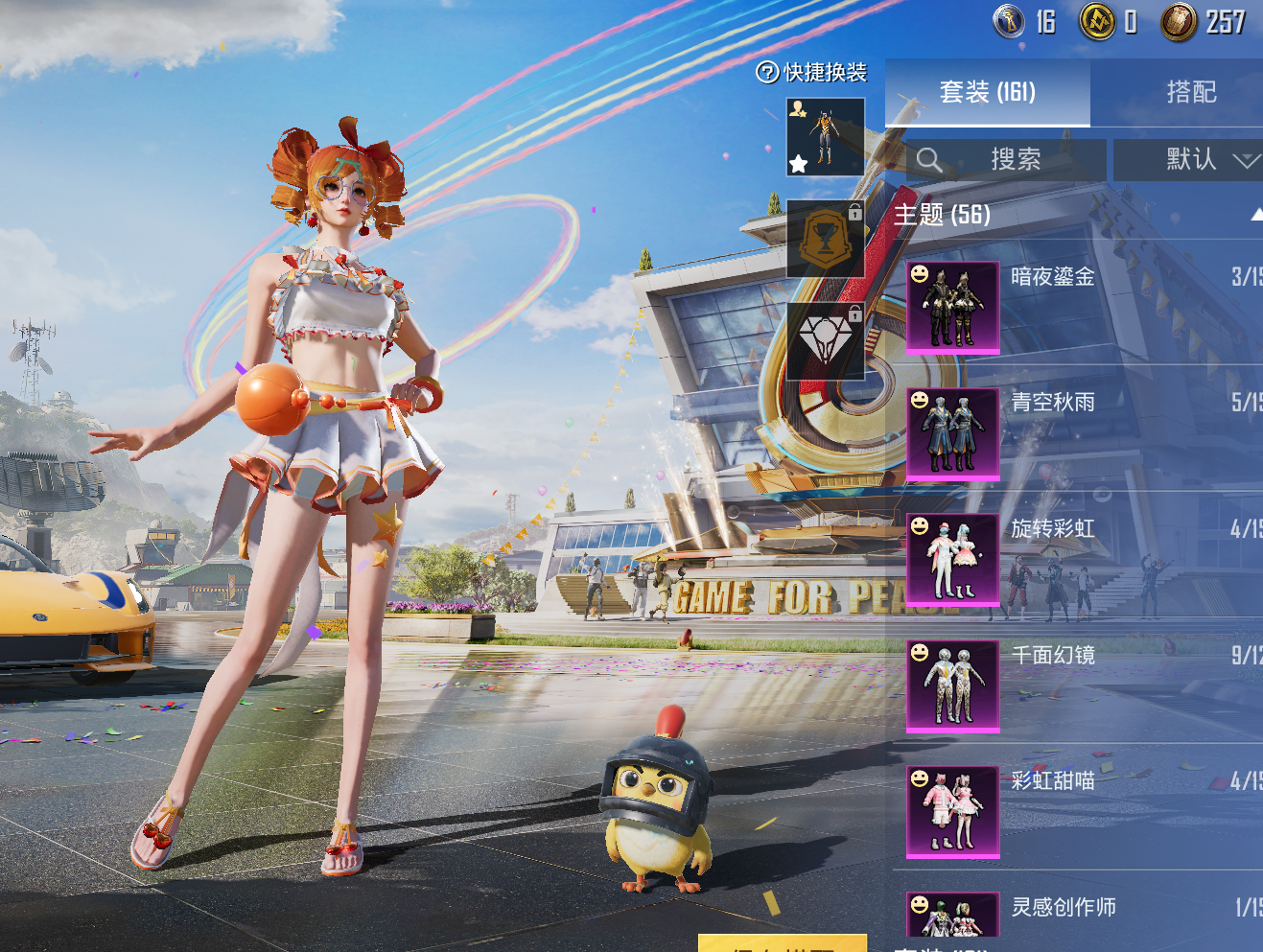Click the locked diamond outfit slot
1263x952 pixels.
tap(825, 341)
